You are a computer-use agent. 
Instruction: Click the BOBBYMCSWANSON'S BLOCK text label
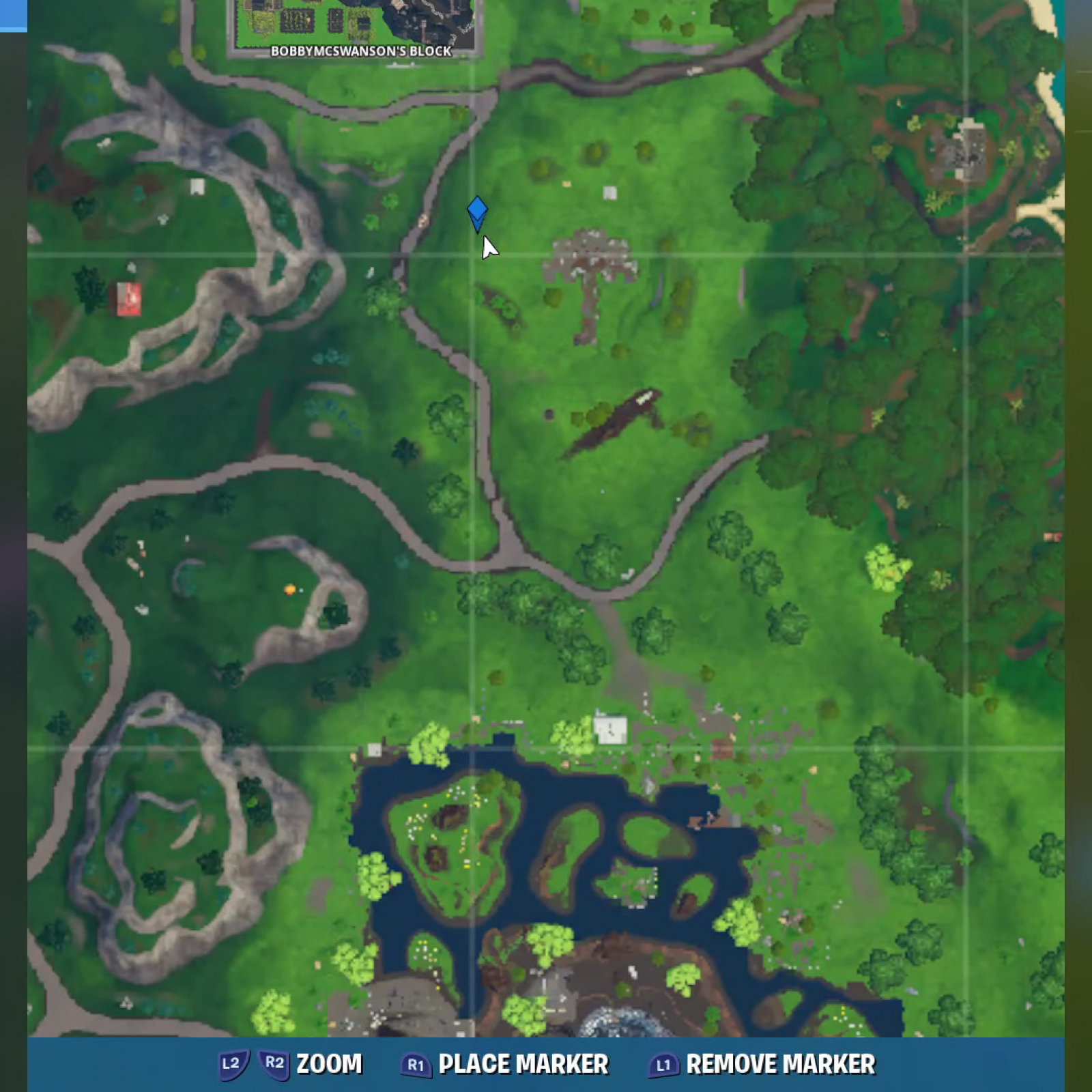360,51
